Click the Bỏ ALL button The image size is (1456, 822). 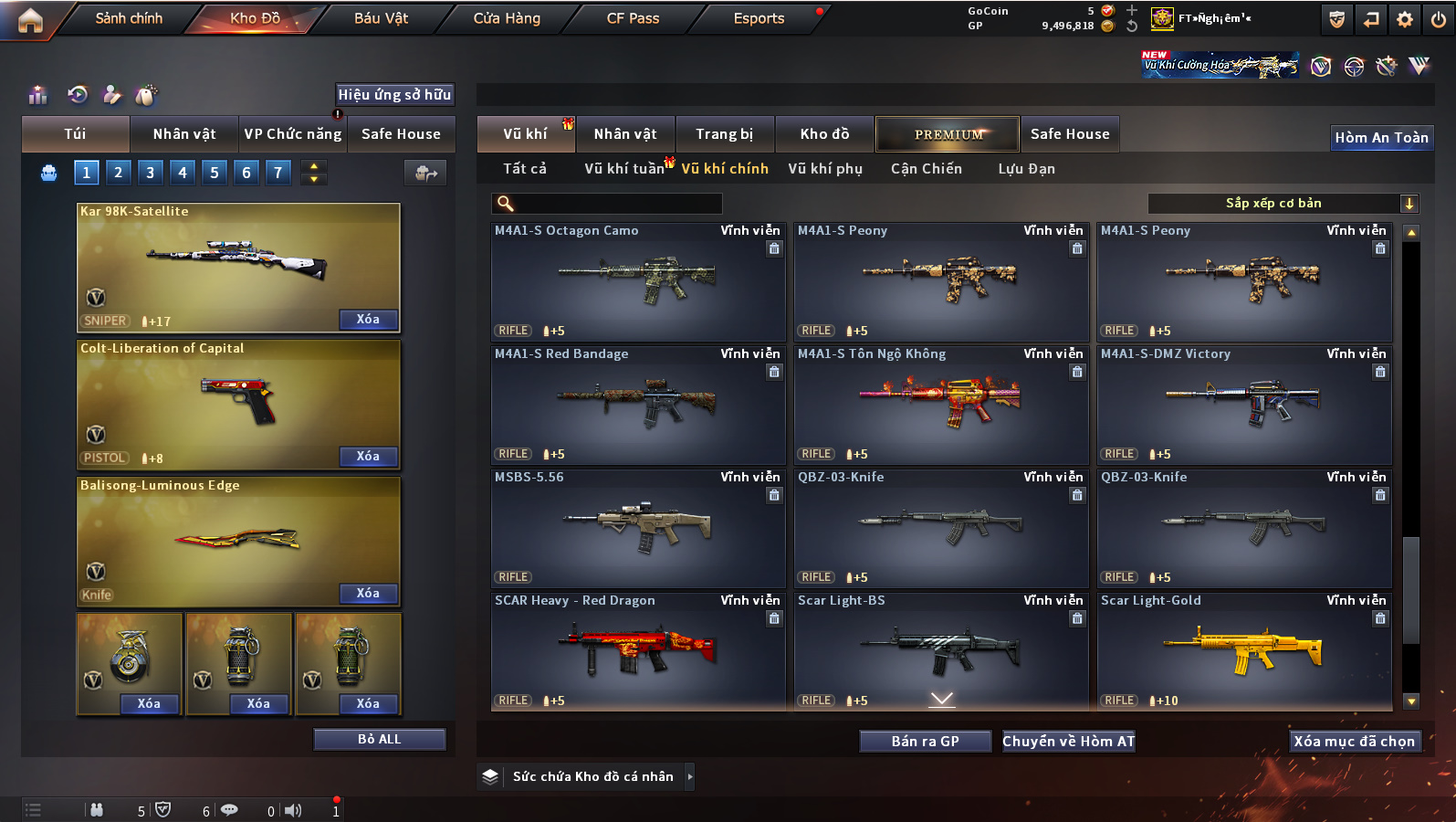click(379, 739)
